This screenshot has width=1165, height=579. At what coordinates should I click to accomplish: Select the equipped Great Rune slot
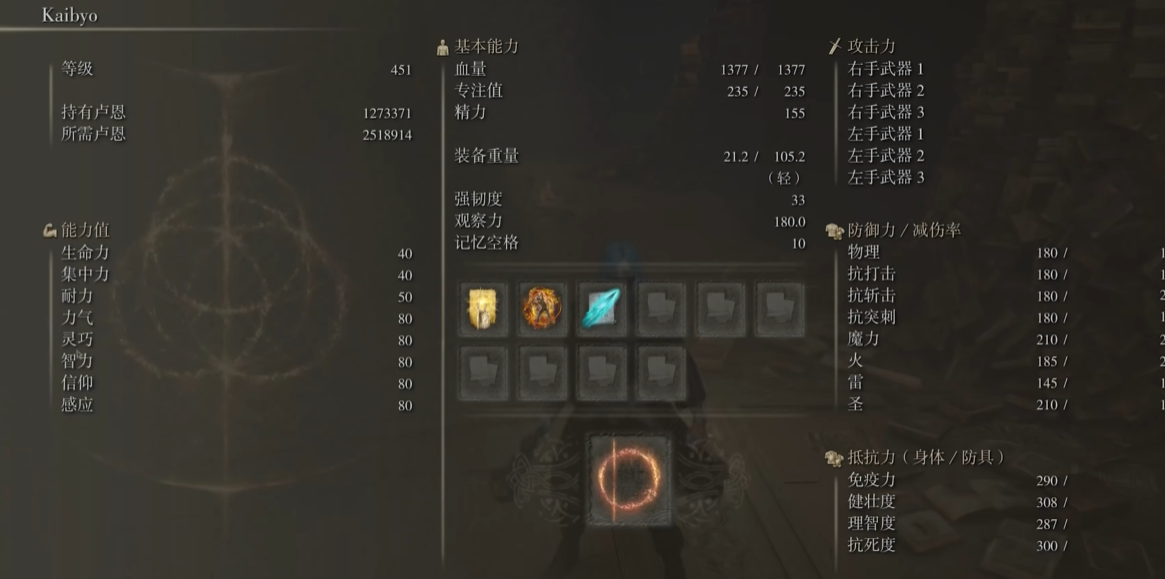pyautogui.click(x=629, y=479)
